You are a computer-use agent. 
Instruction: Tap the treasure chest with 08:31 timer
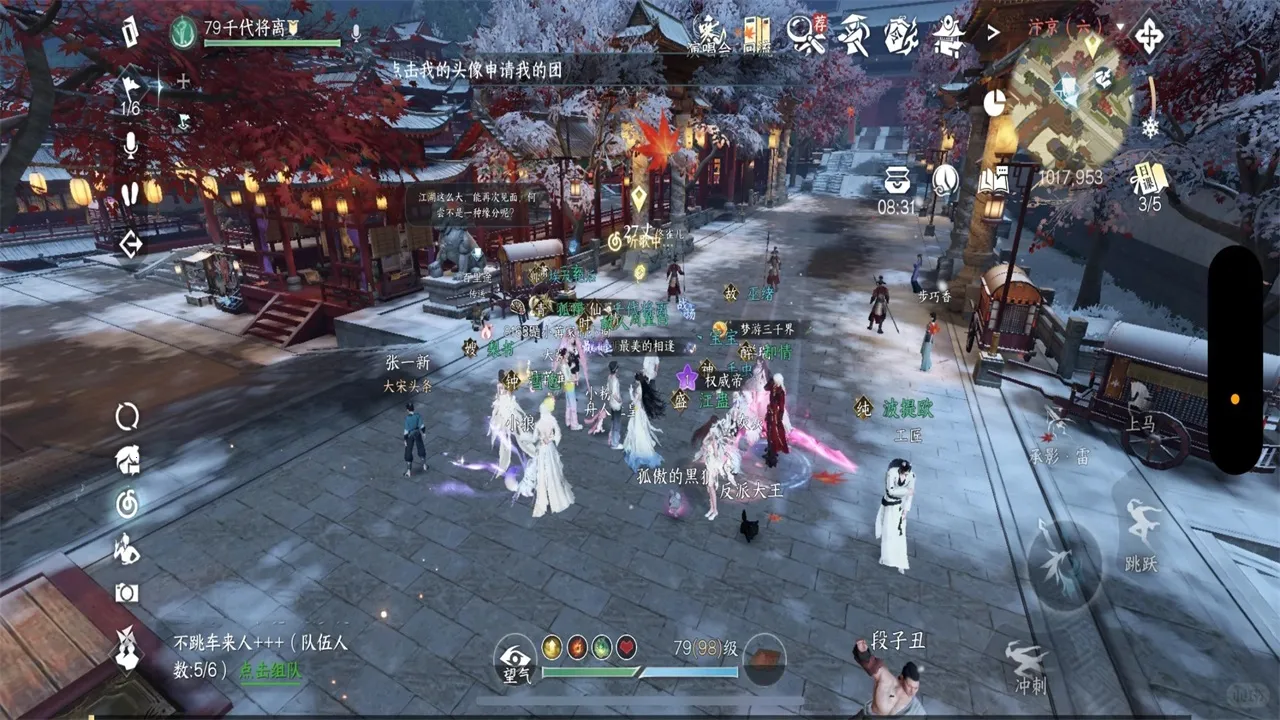(897, 180)
